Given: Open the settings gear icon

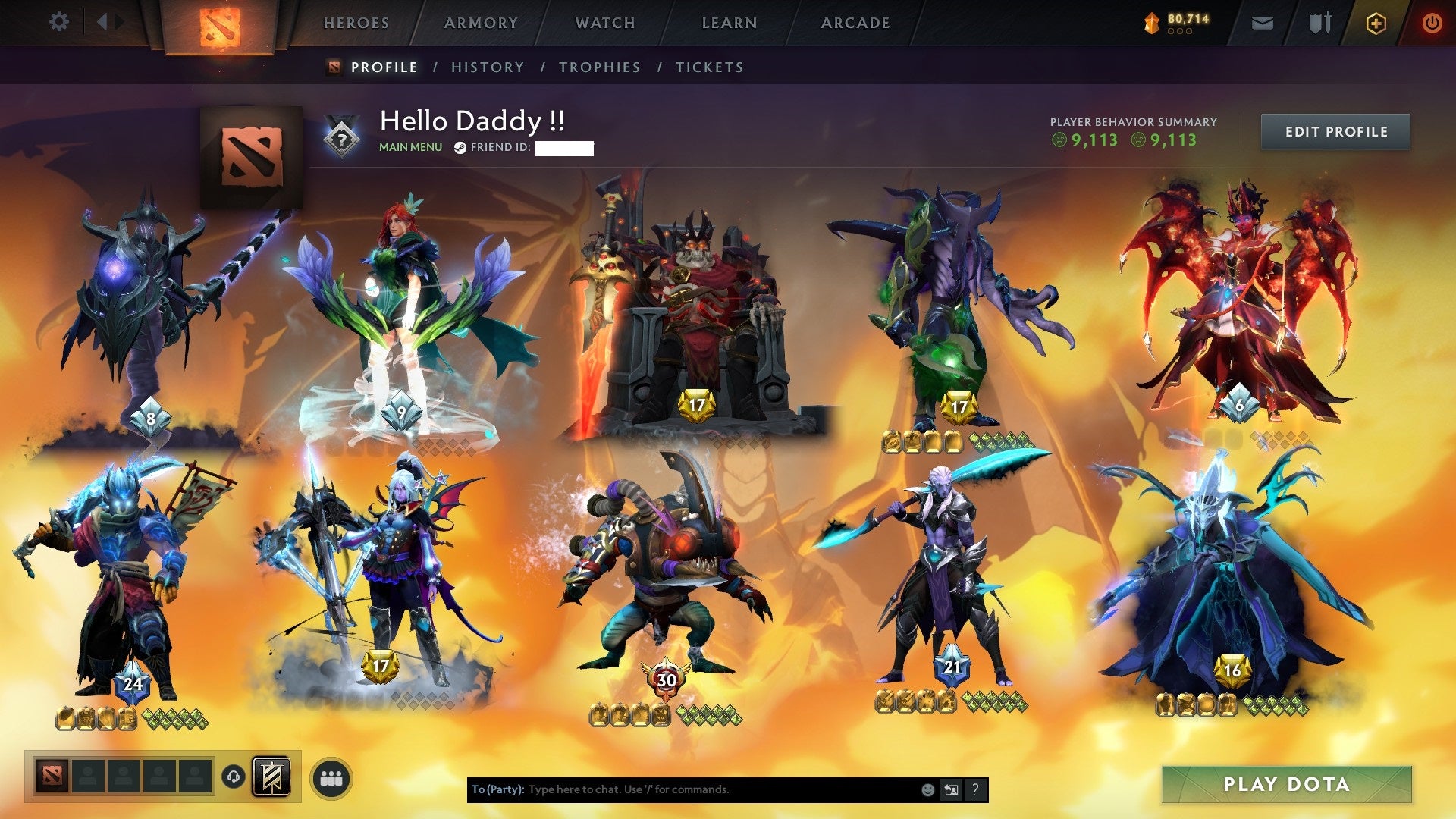Looking at the screenshot, I should pos(59,22).
